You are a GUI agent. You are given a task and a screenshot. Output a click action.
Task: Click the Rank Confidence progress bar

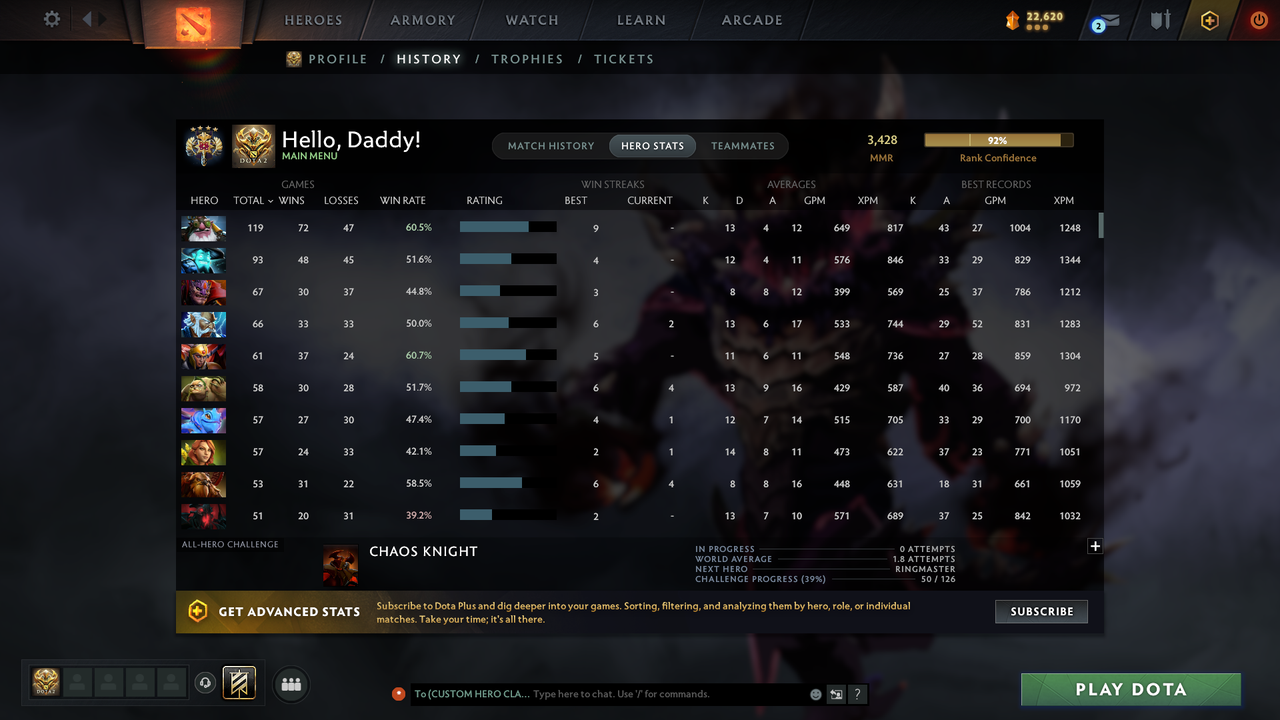pos(997,140)
